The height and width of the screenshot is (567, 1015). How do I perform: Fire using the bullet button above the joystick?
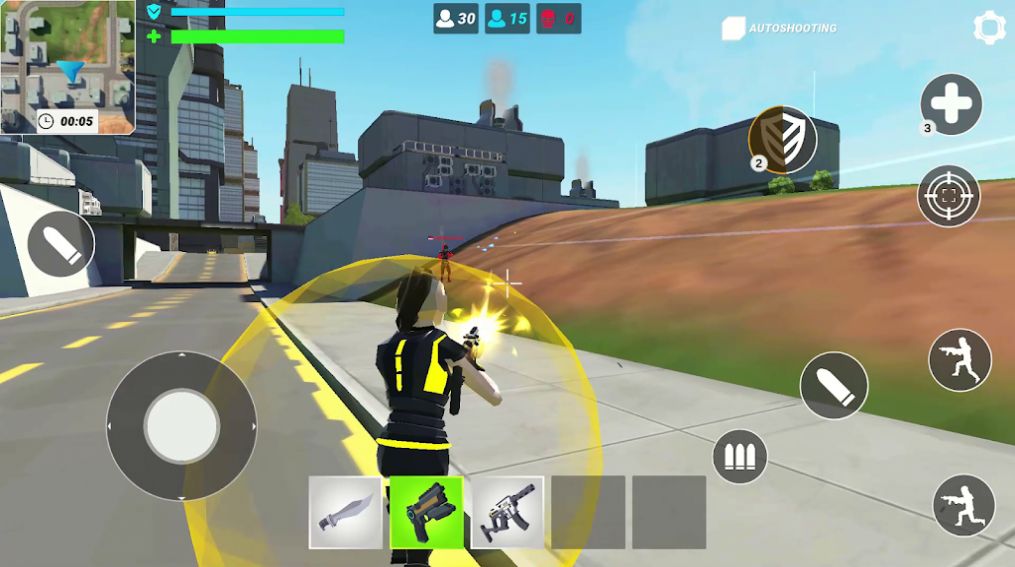pos(60,245)
